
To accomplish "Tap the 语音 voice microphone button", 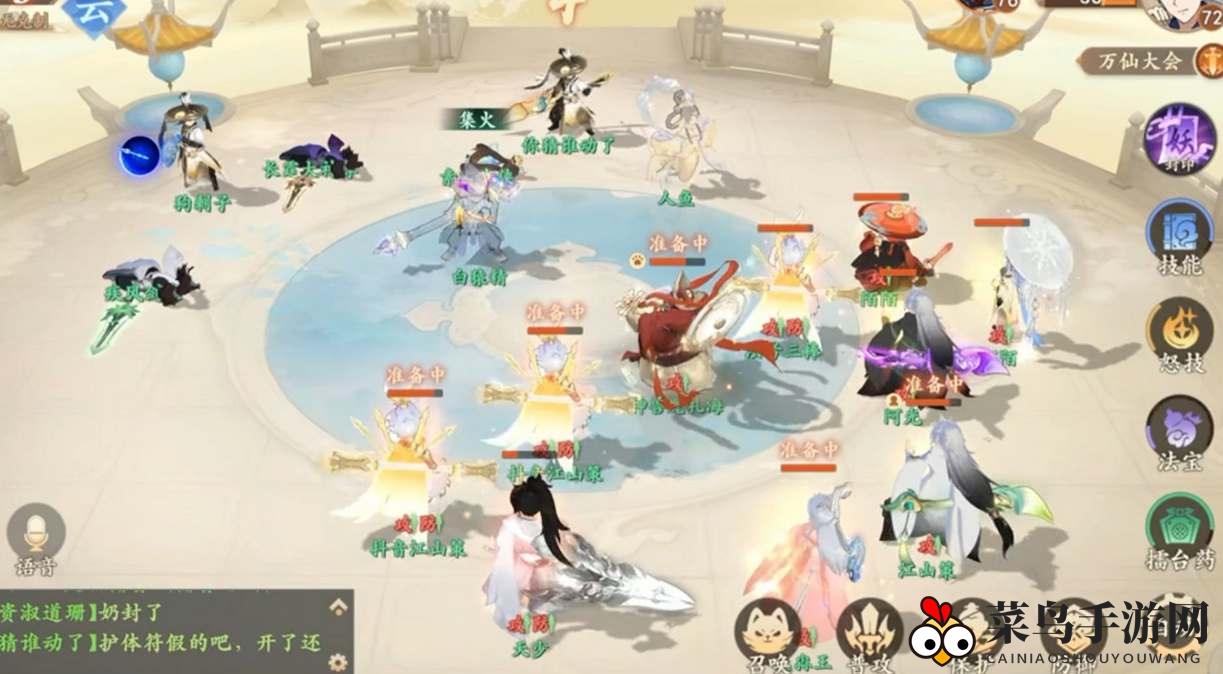I will tap(36, 535).
